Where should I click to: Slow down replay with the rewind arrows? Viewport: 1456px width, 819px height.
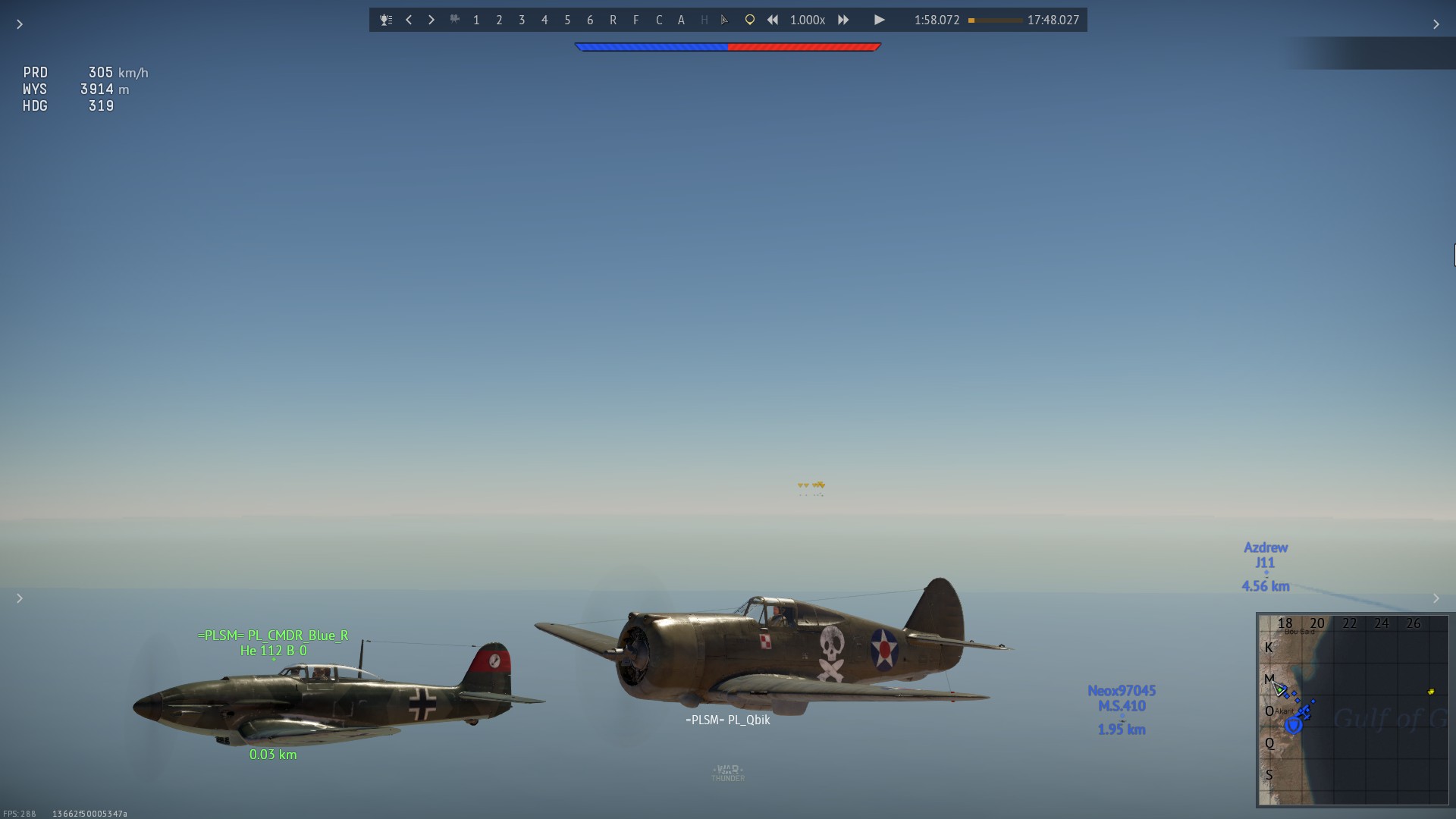[x=772, y=20]
